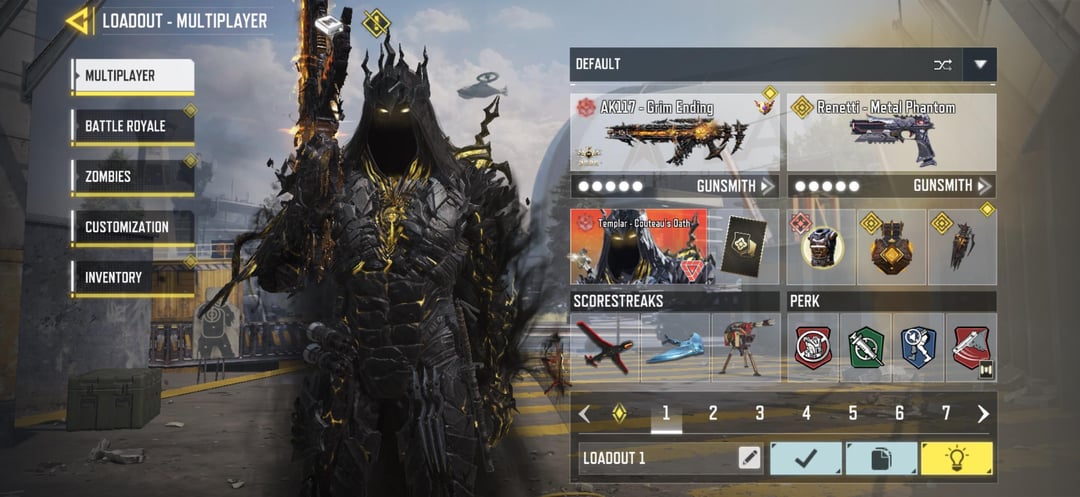
Task: Select the Multiplayer loadout tab
Action: (x=131, y=76)
